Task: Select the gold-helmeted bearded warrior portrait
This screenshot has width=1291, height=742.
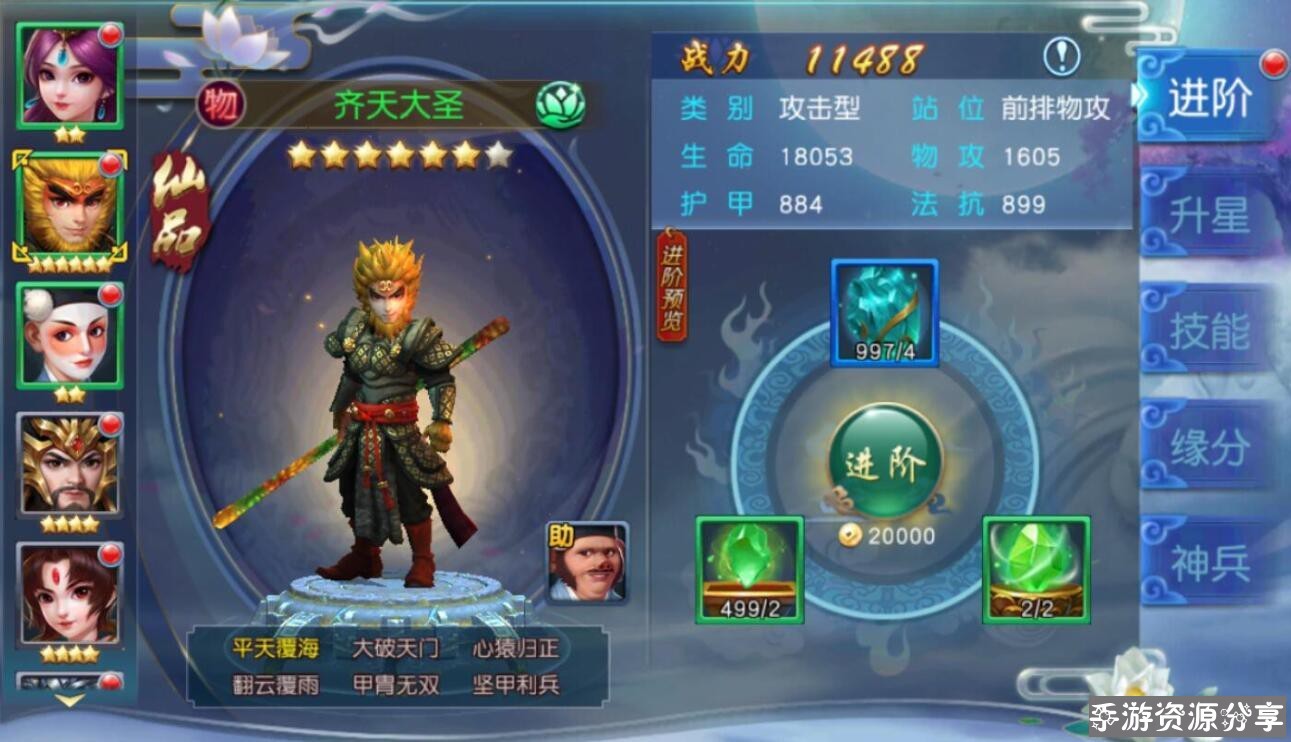Action: (x=70, y=464)
